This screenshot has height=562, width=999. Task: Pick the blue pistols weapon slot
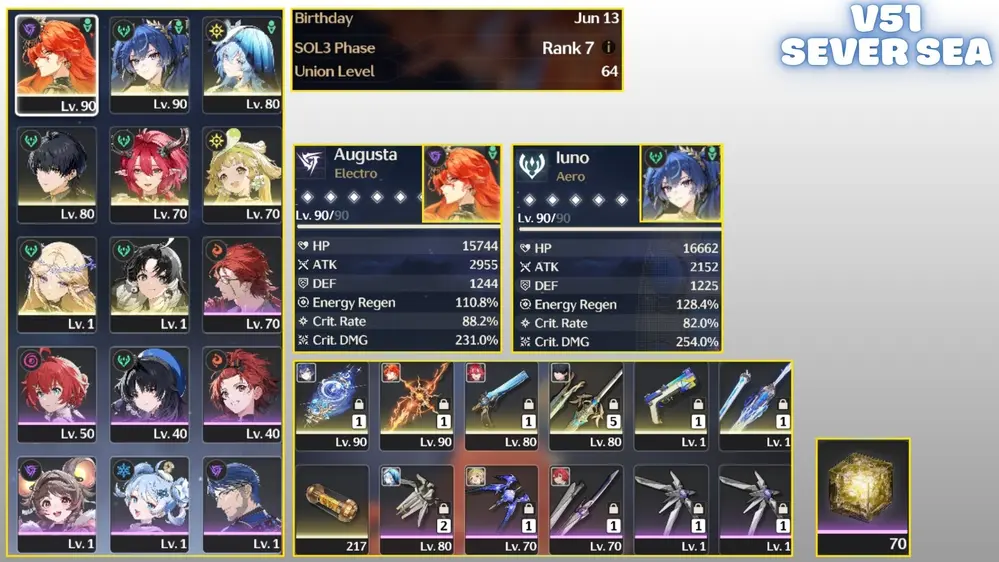[x=670, y=402]
